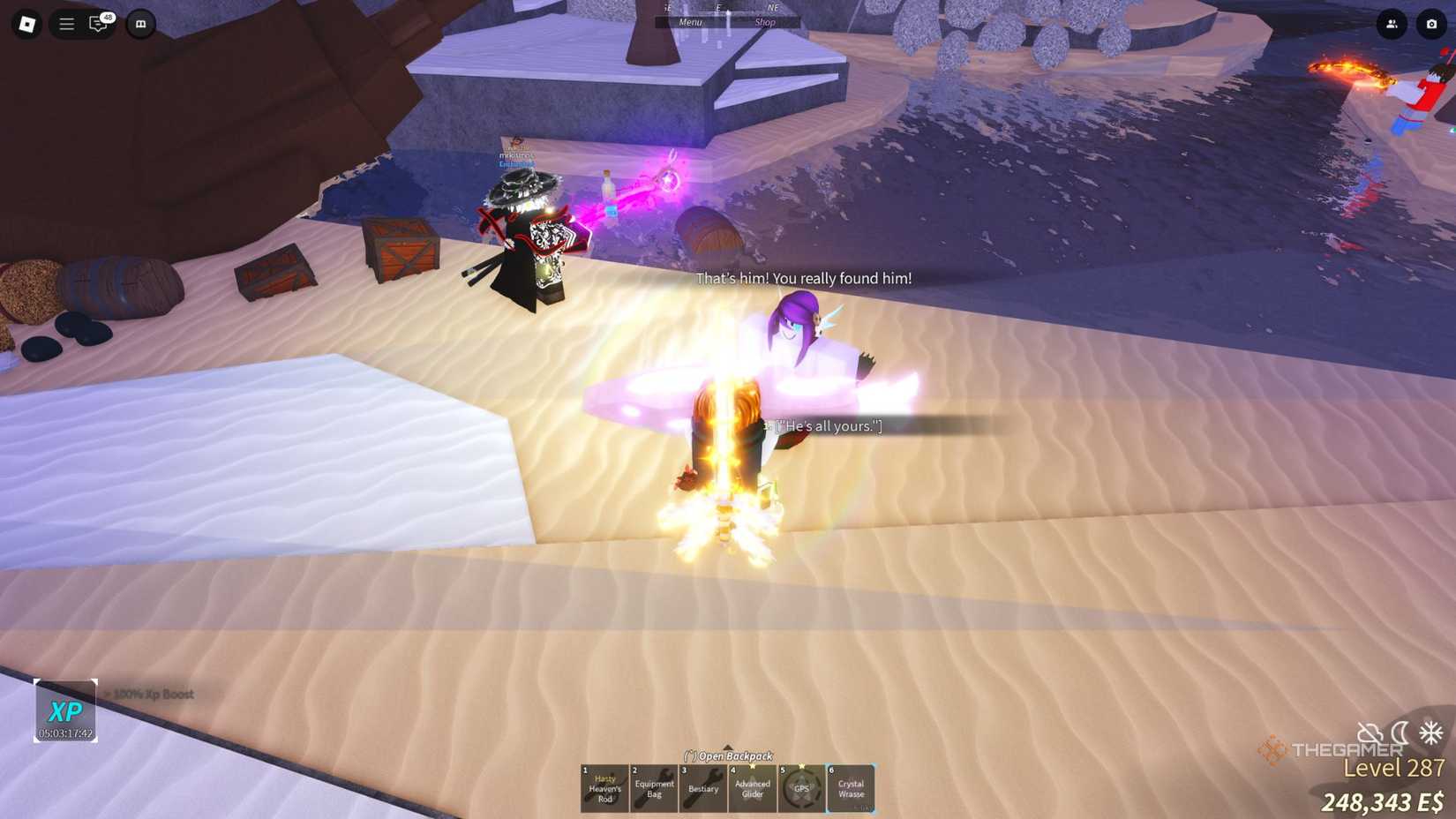
Task: Open the book codex panel near the top left
Action: click(139, 25)
